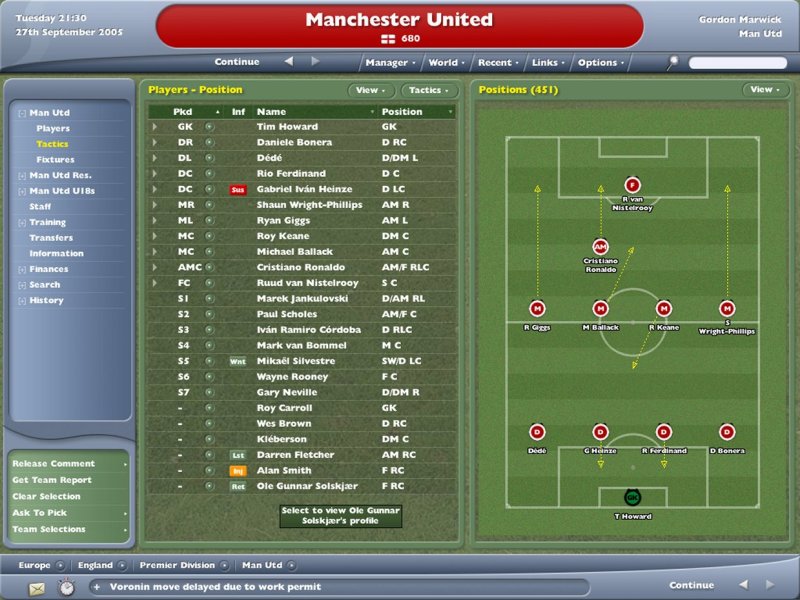The height and width of the screenshot is (600, 800).
Task: Click the Get Team Report button
Action: point(52,480)
